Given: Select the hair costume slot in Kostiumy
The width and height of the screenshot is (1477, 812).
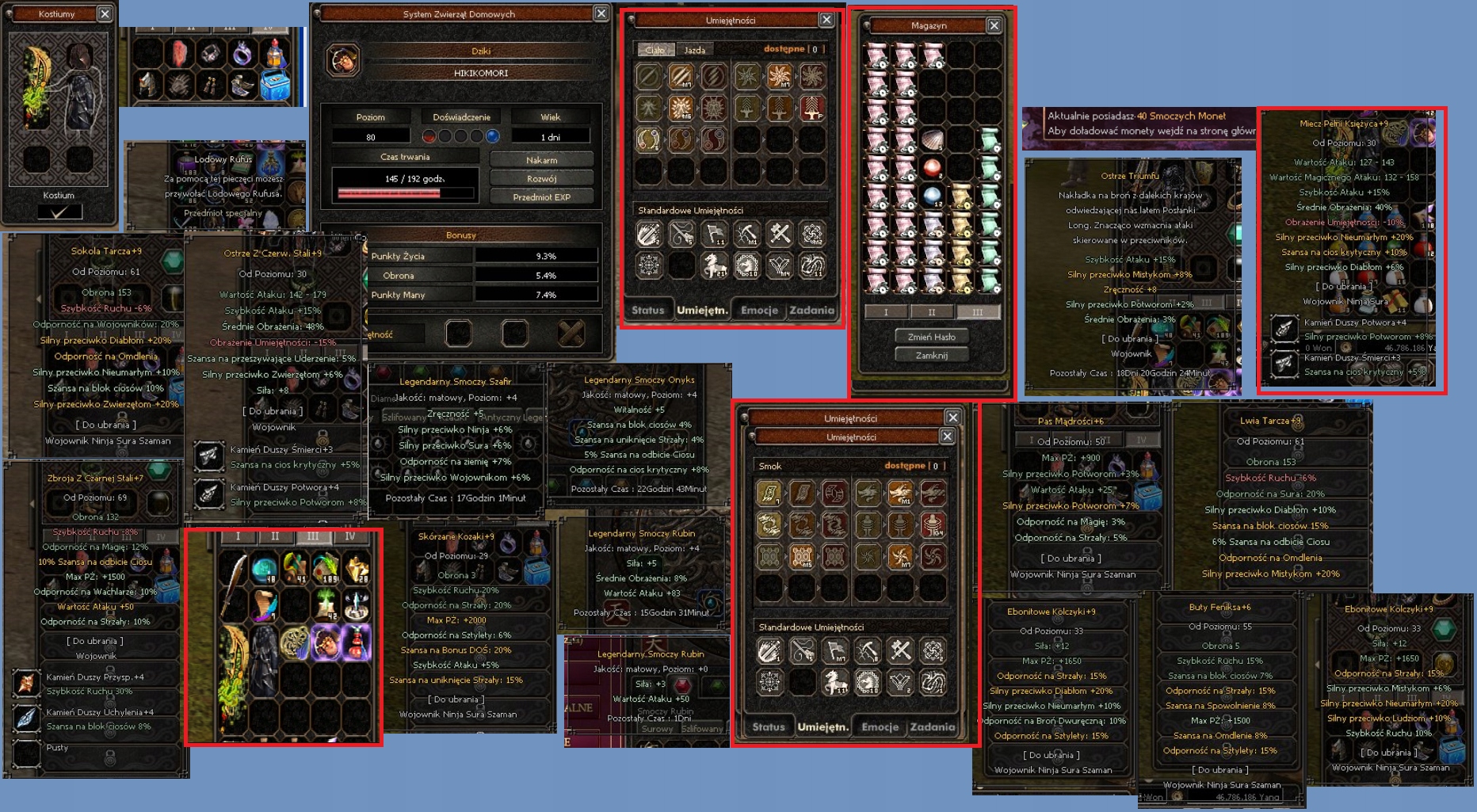Looking at the screenshot, I should 80,56.
